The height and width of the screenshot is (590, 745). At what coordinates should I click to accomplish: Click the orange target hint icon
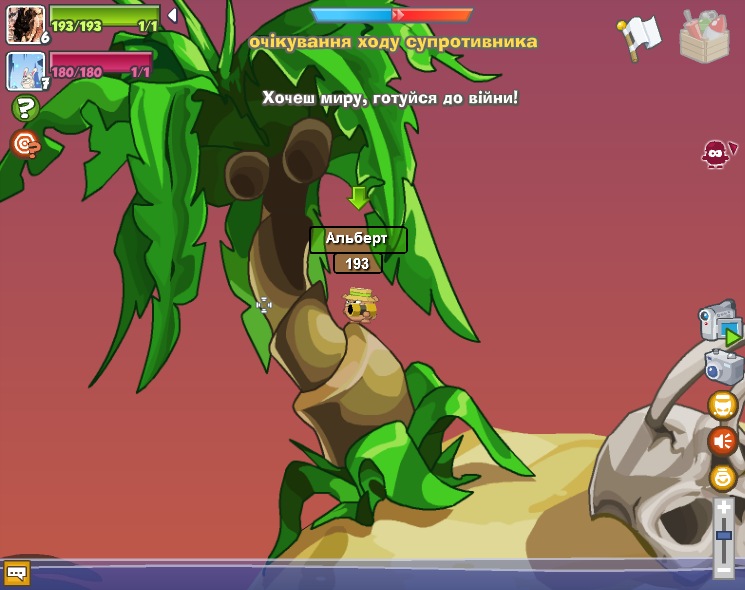pos(25,144)
